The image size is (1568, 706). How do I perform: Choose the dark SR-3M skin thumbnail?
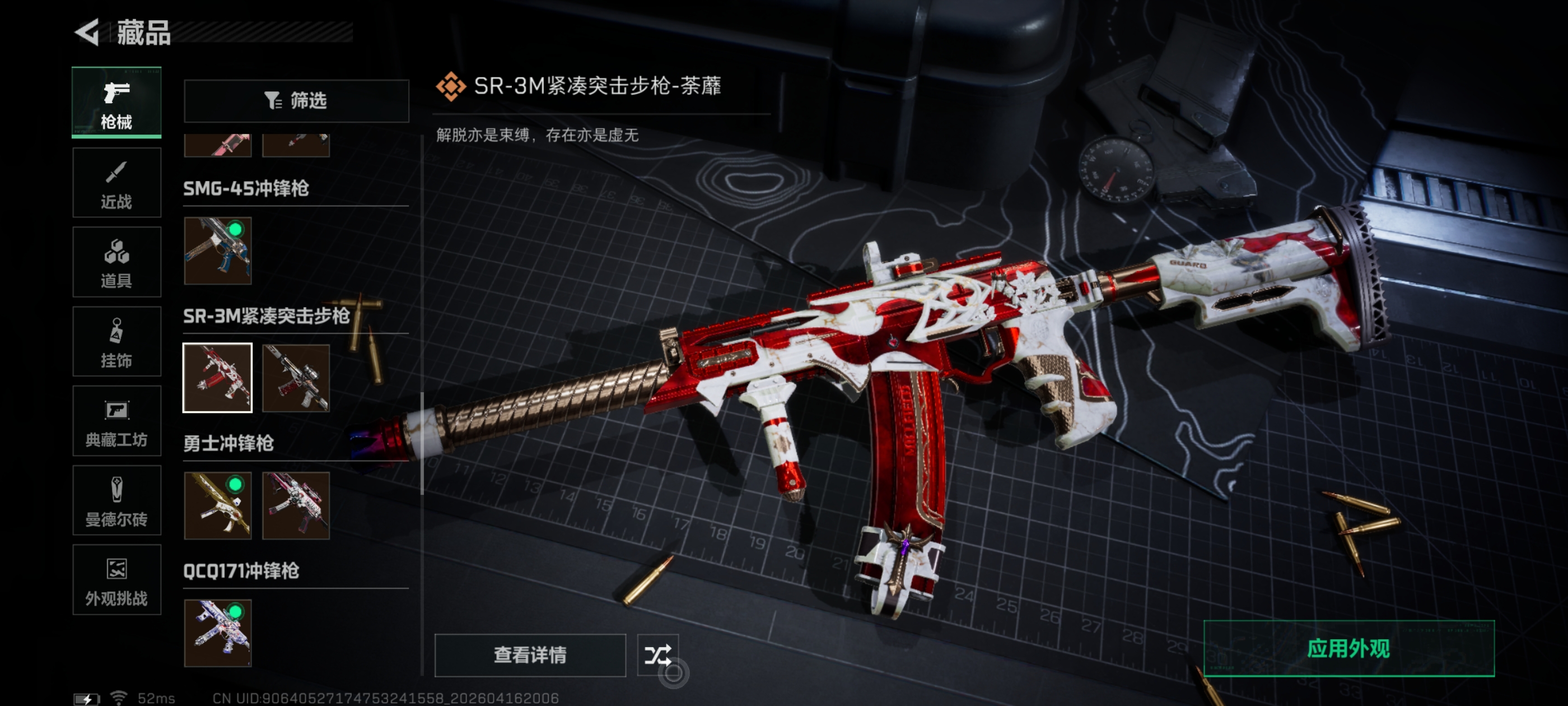(x=296, y=378)
